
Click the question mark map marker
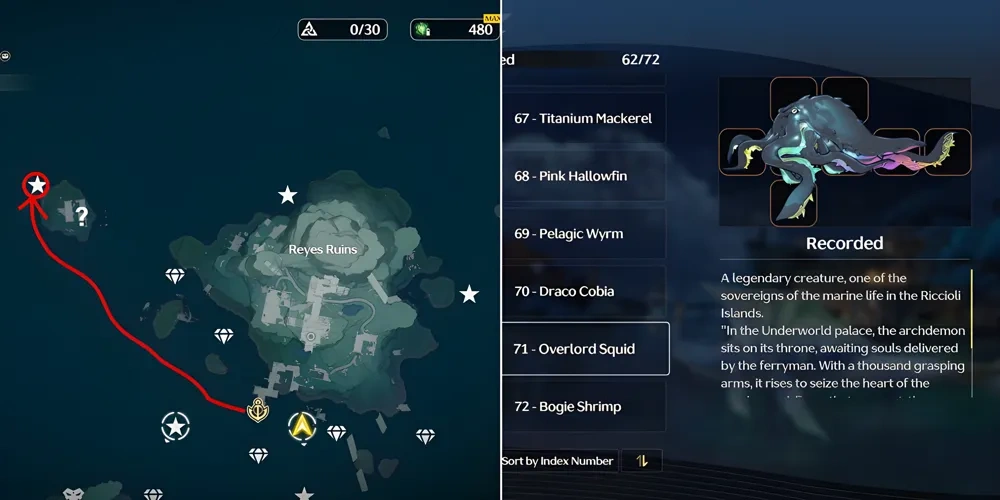[82, 215]
